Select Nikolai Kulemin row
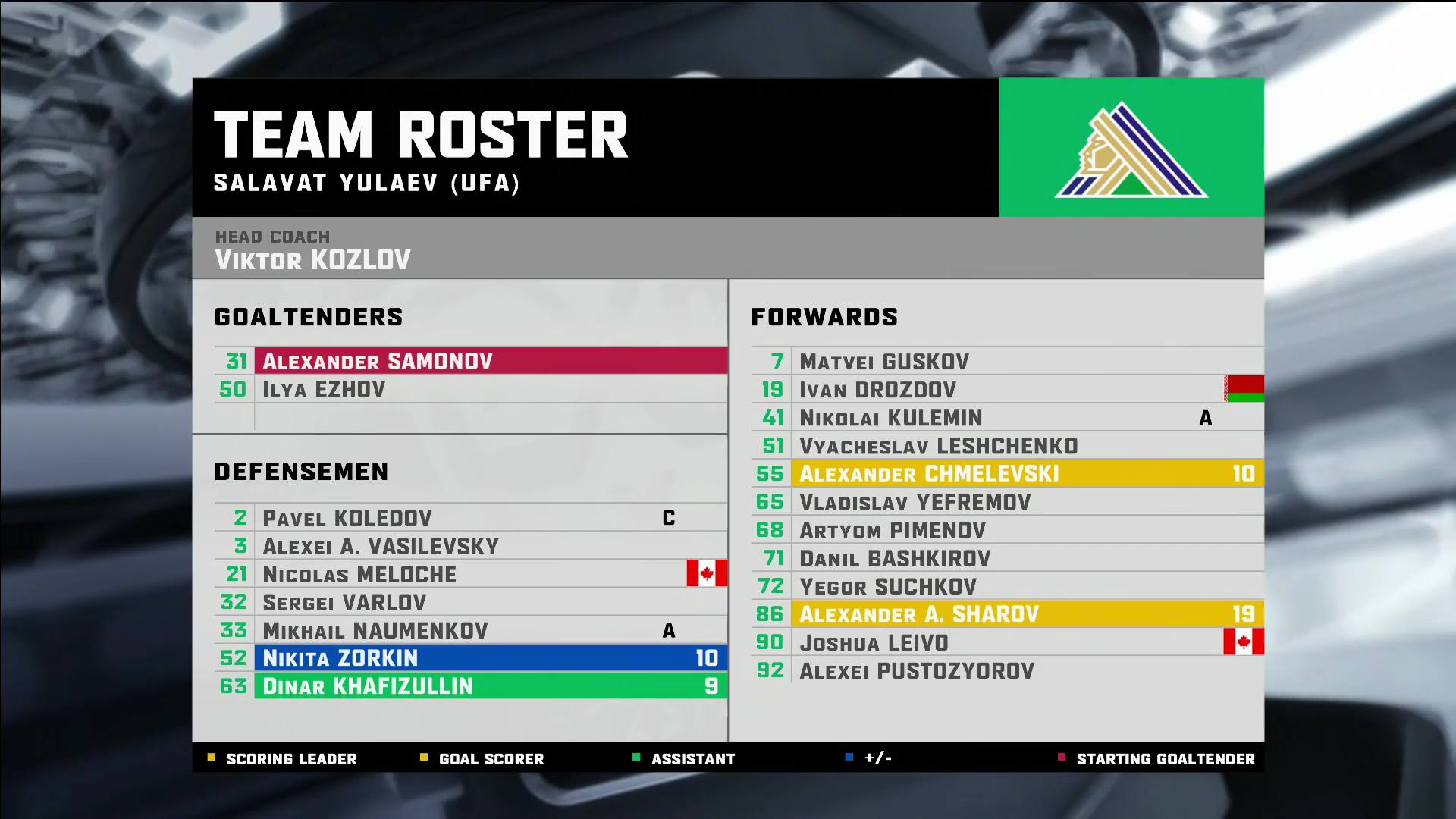 [x=1007, y=418]
